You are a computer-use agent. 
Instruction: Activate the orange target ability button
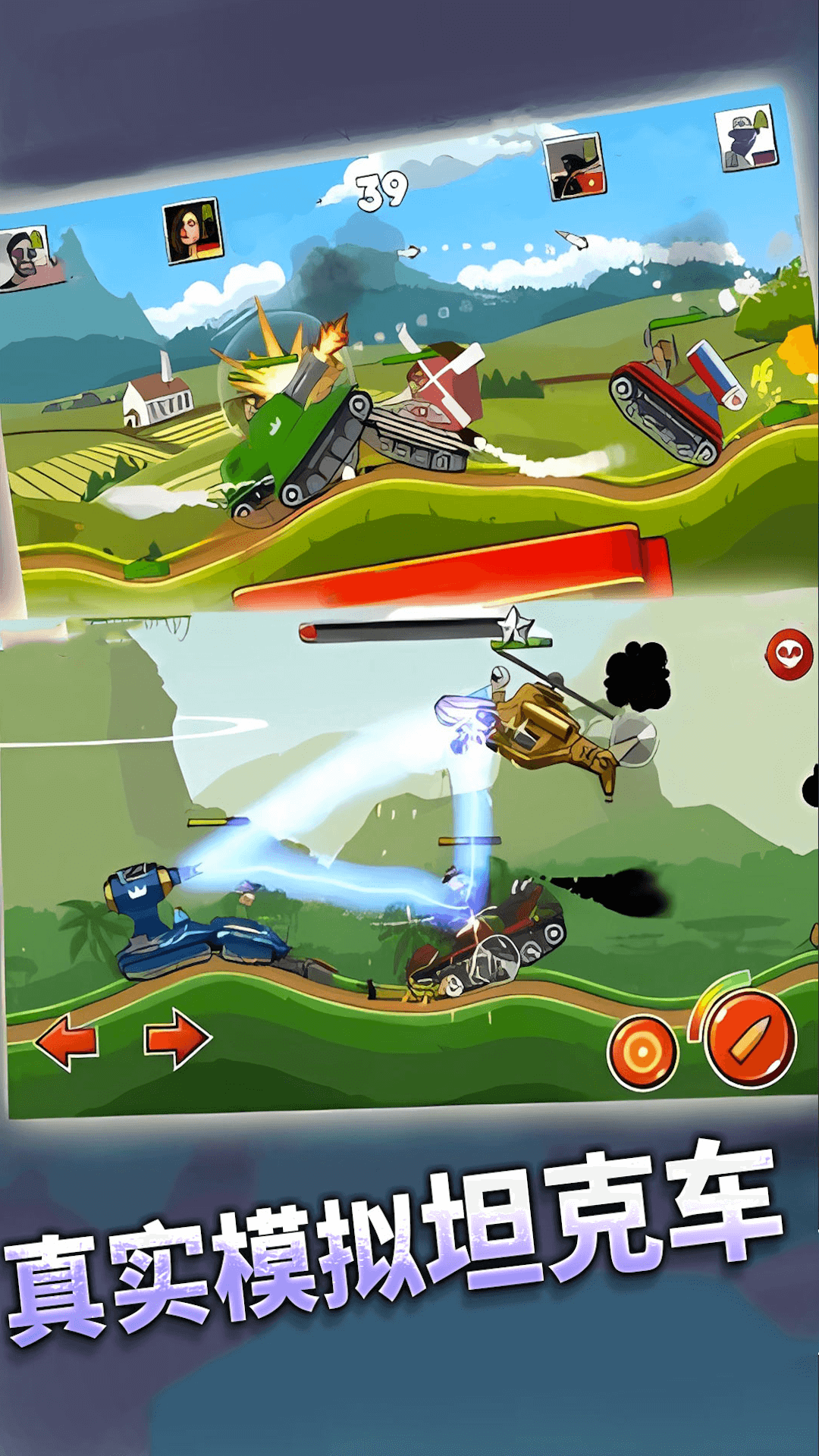coord(642,1053)
